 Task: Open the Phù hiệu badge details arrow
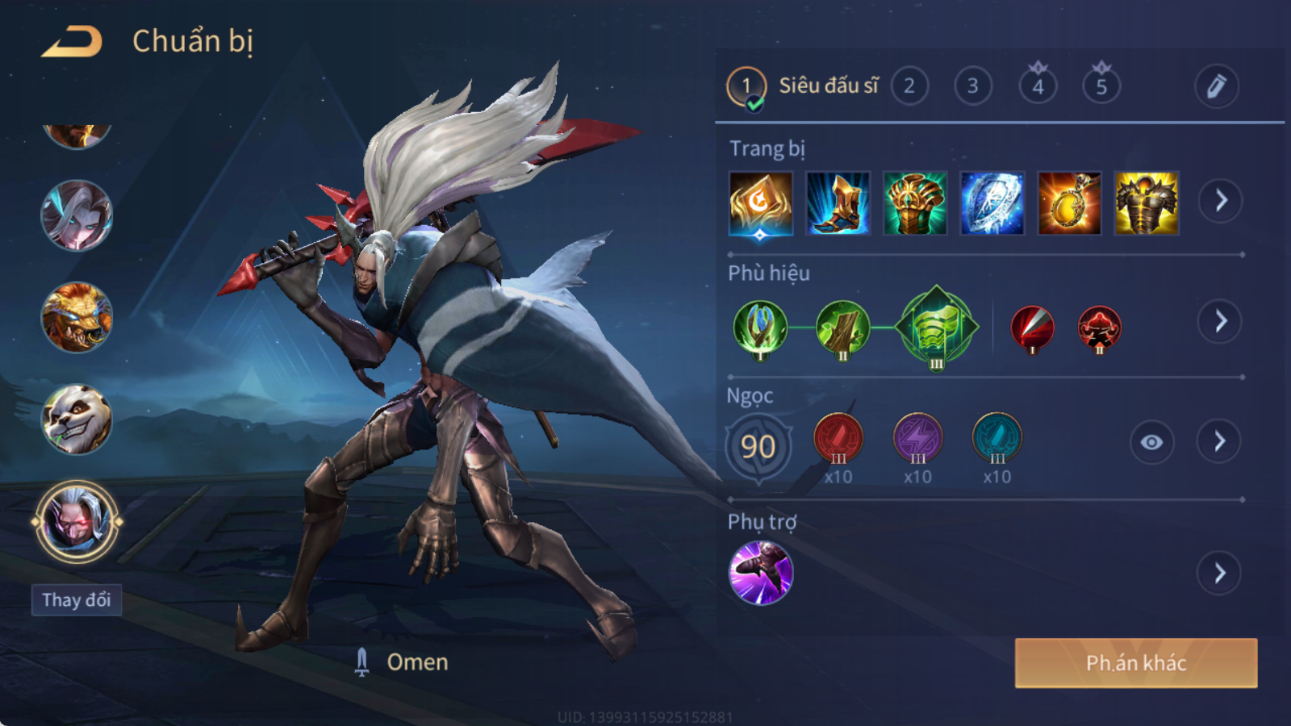point(1220,321)
